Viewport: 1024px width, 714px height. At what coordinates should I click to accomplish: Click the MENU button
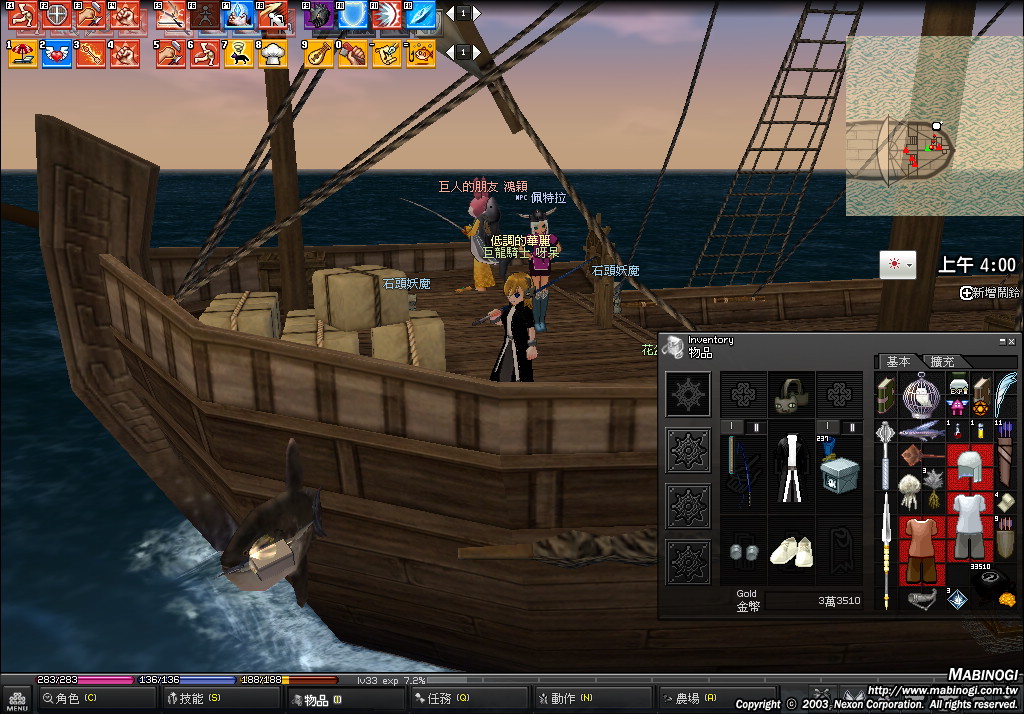click(x=17, y=698)
